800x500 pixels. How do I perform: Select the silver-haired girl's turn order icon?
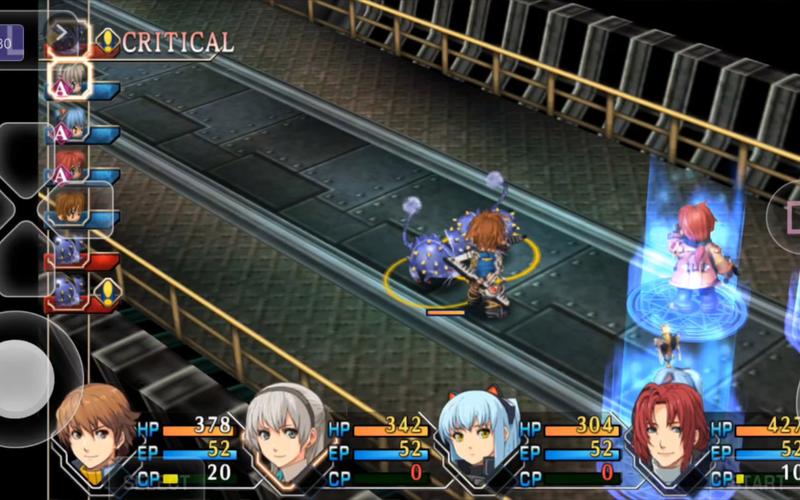pos(69,78)
